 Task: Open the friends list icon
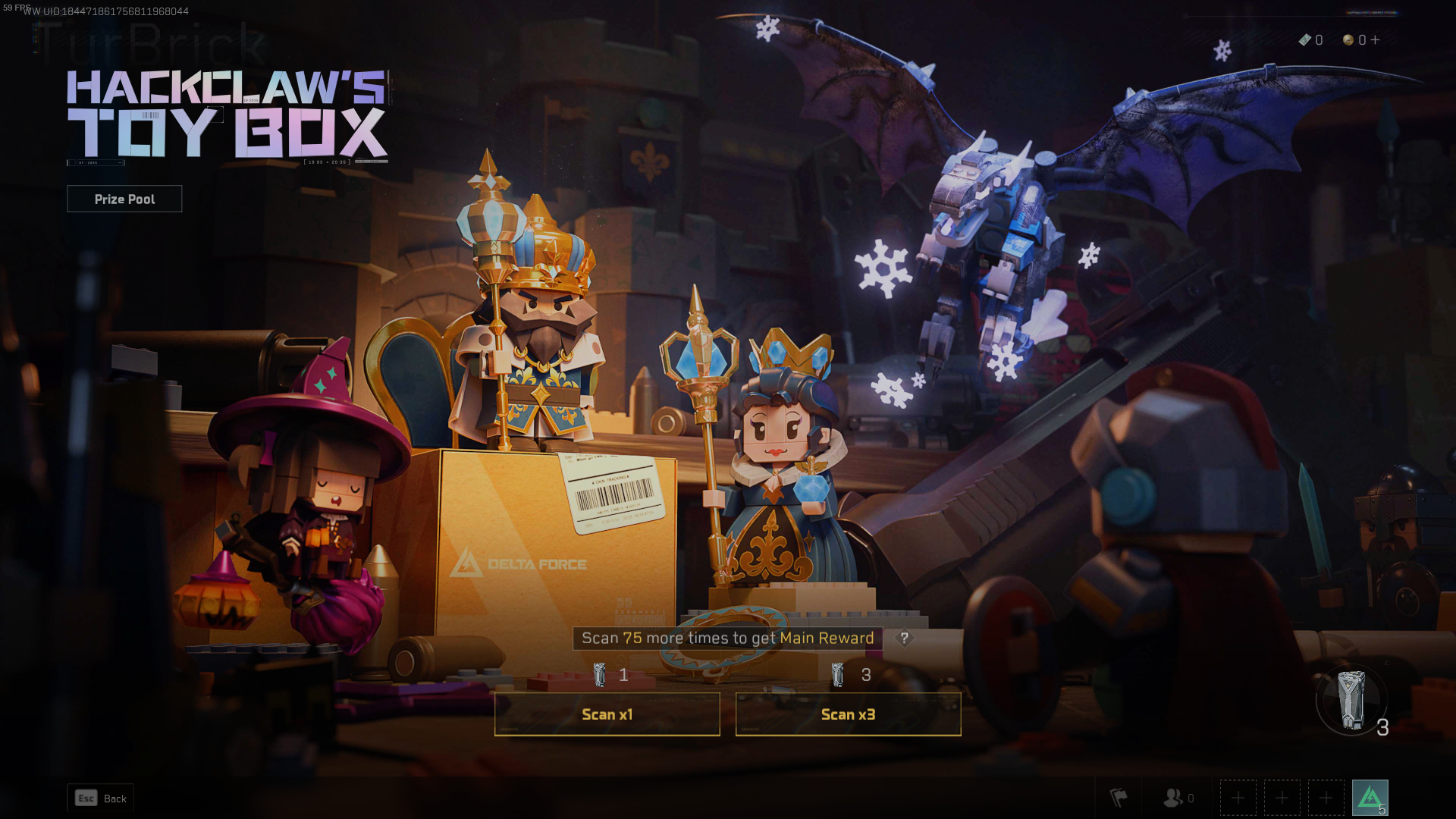pos(1173,798)
